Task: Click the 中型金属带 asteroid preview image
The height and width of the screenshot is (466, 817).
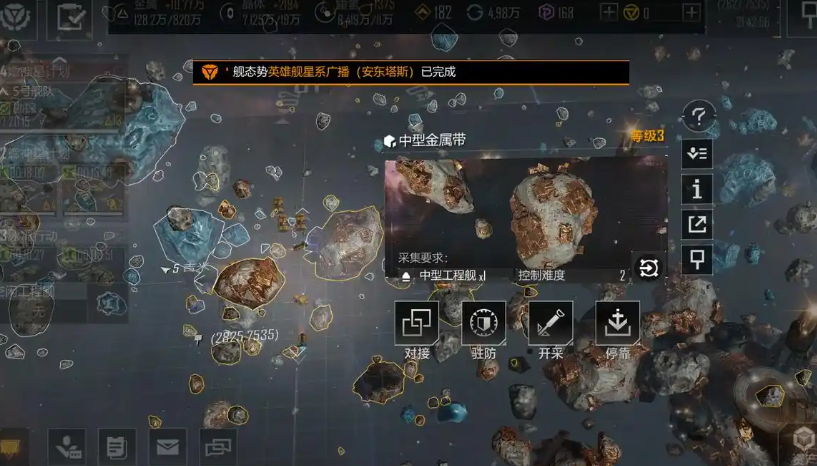Action: click(x=526, y=210)
